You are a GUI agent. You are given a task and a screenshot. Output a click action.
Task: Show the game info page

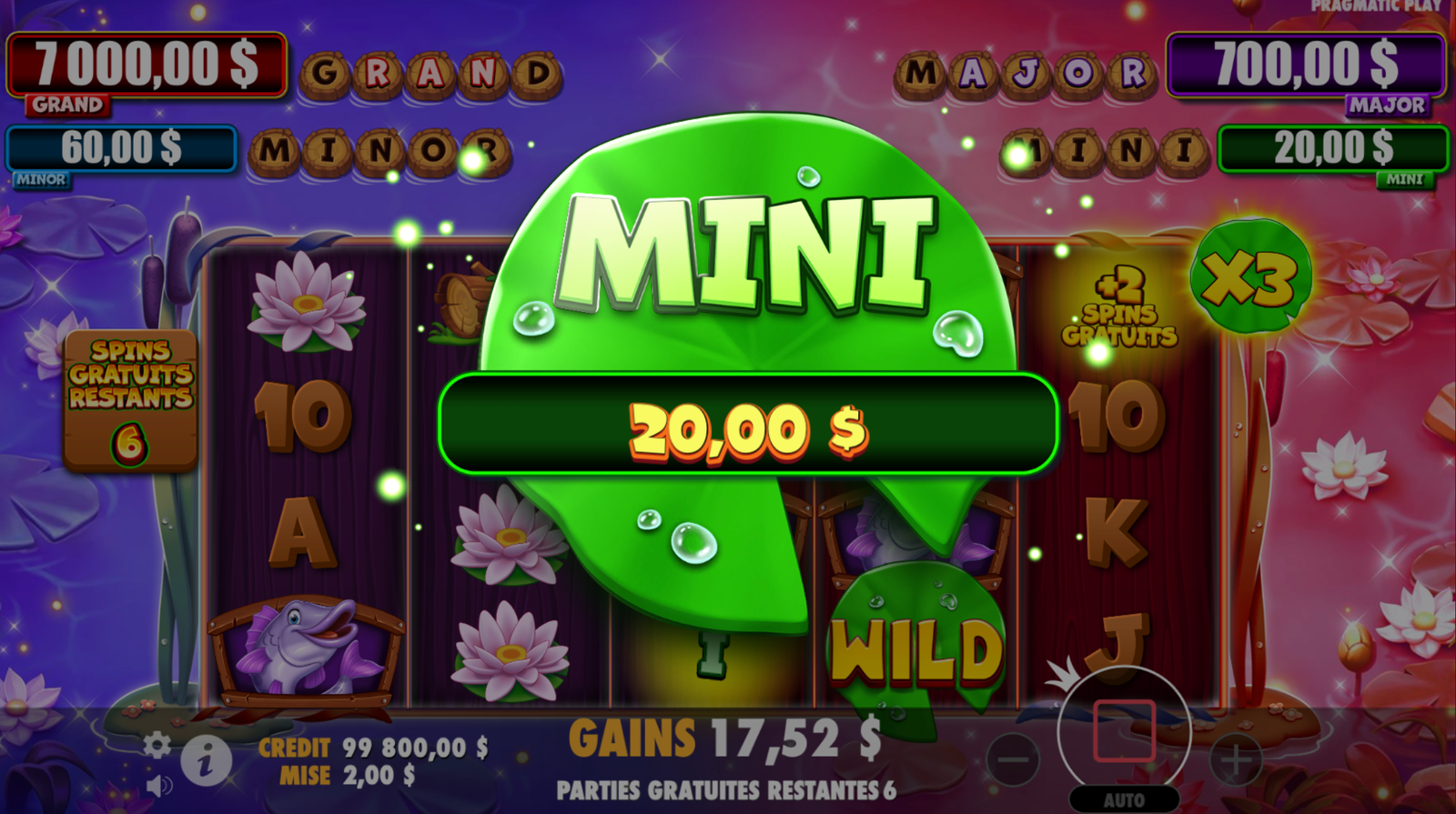[205, 760]
